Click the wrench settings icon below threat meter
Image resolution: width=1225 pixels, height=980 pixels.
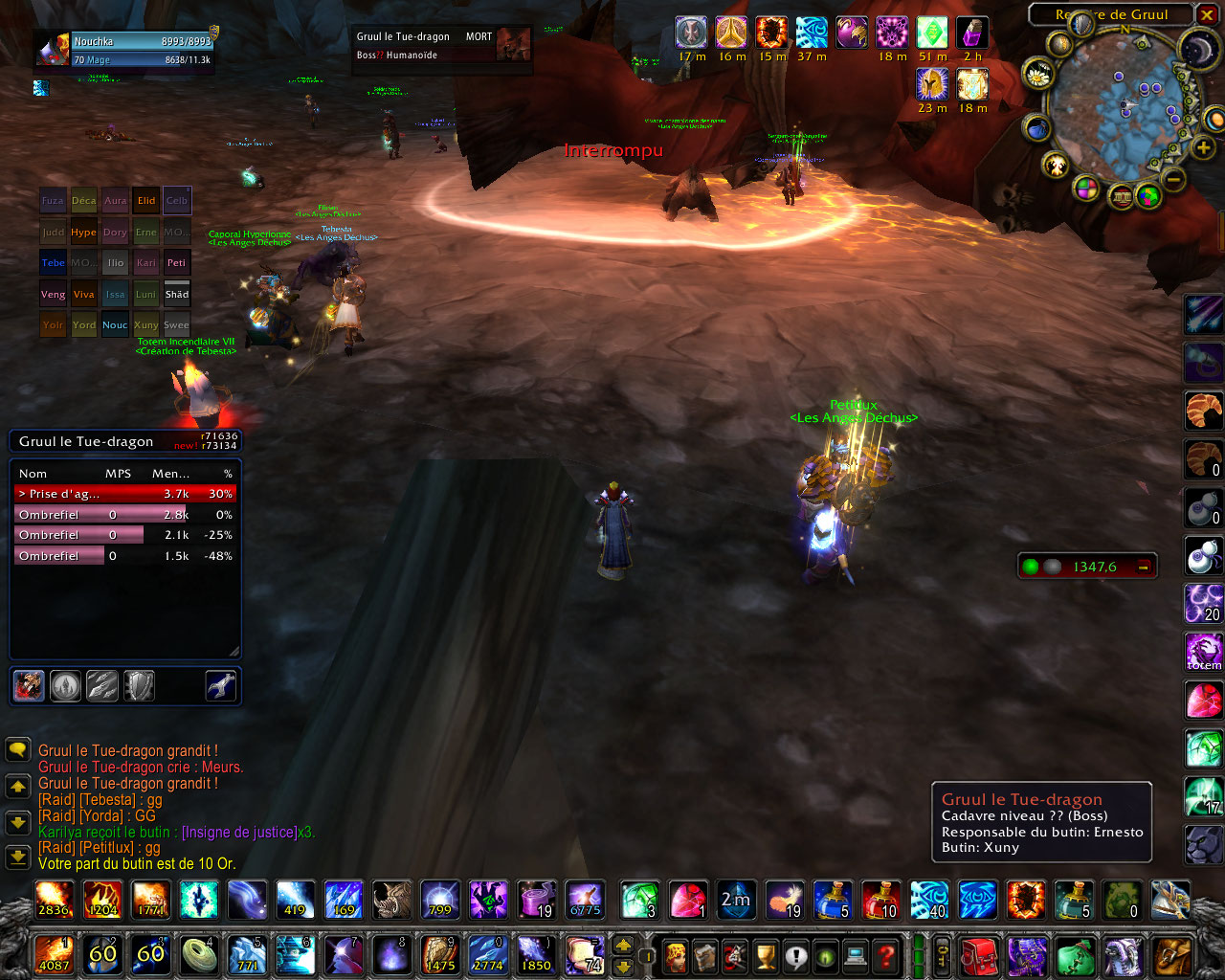click(221, 685)
